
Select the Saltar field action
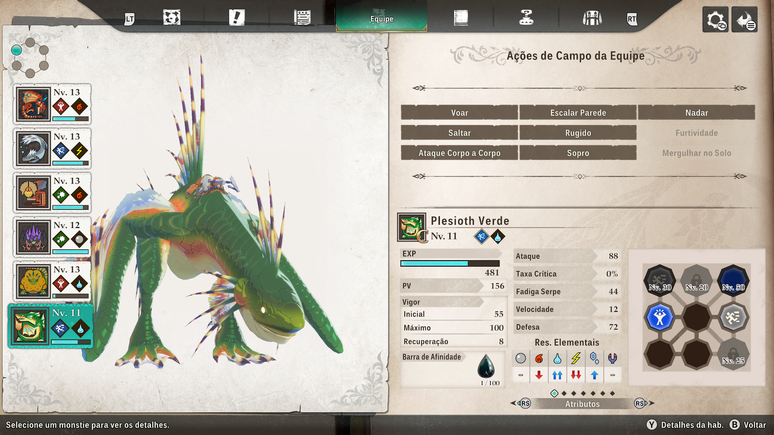459,133
